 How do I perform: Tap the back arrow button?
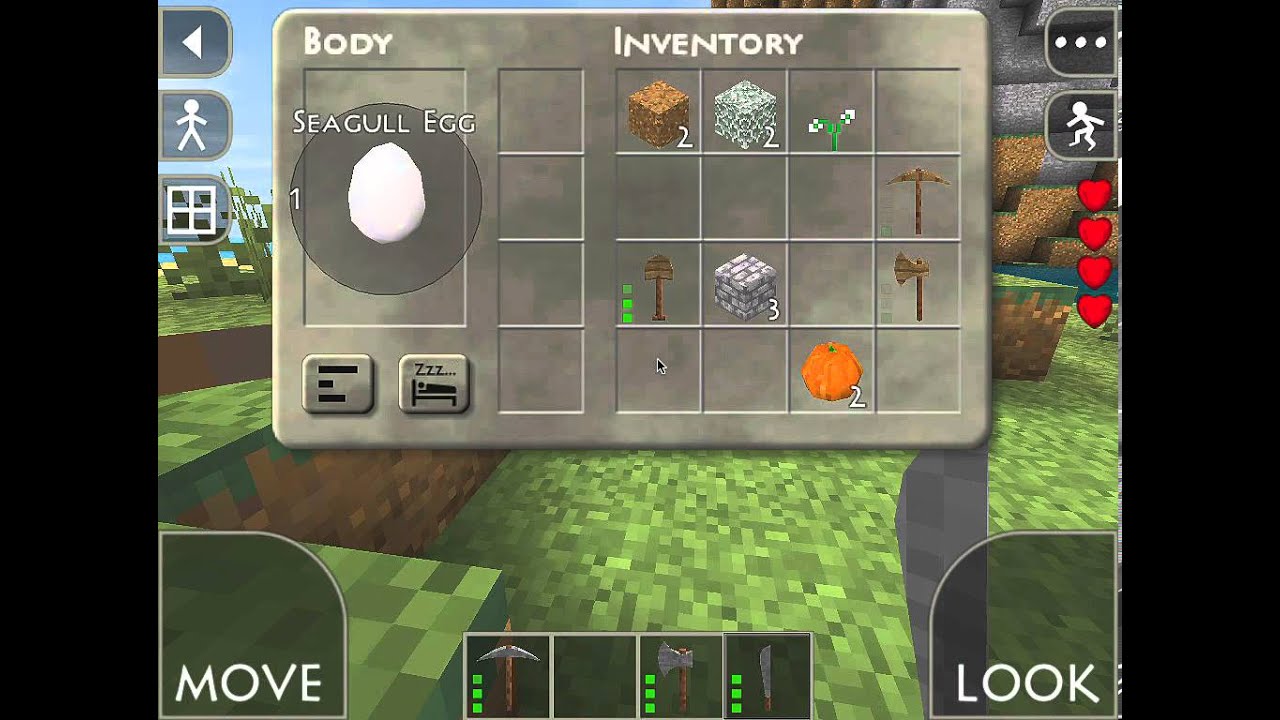(194, 42)
